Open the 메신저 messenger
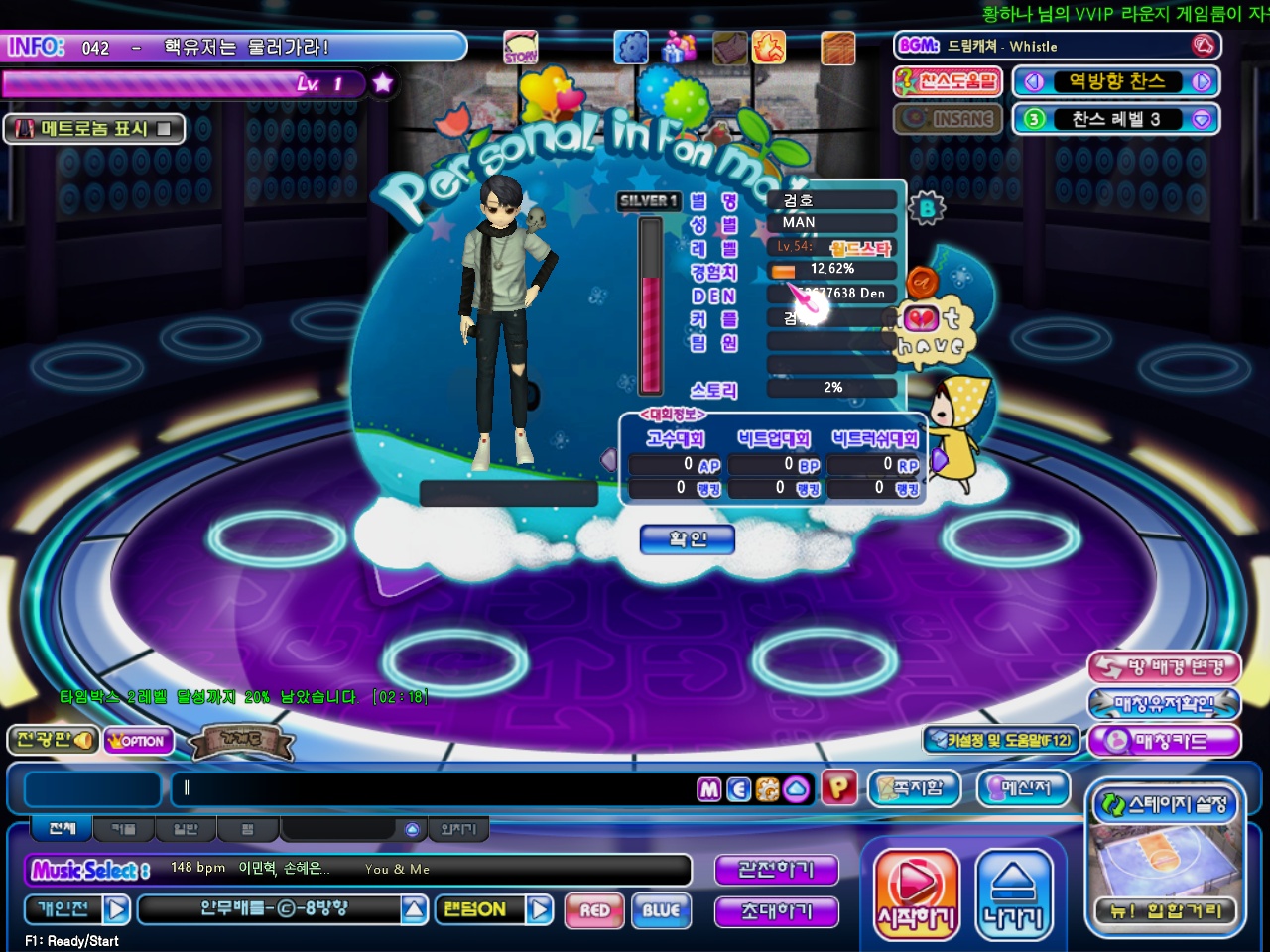Screen dimensions: 1270x952 [1026, 788]
